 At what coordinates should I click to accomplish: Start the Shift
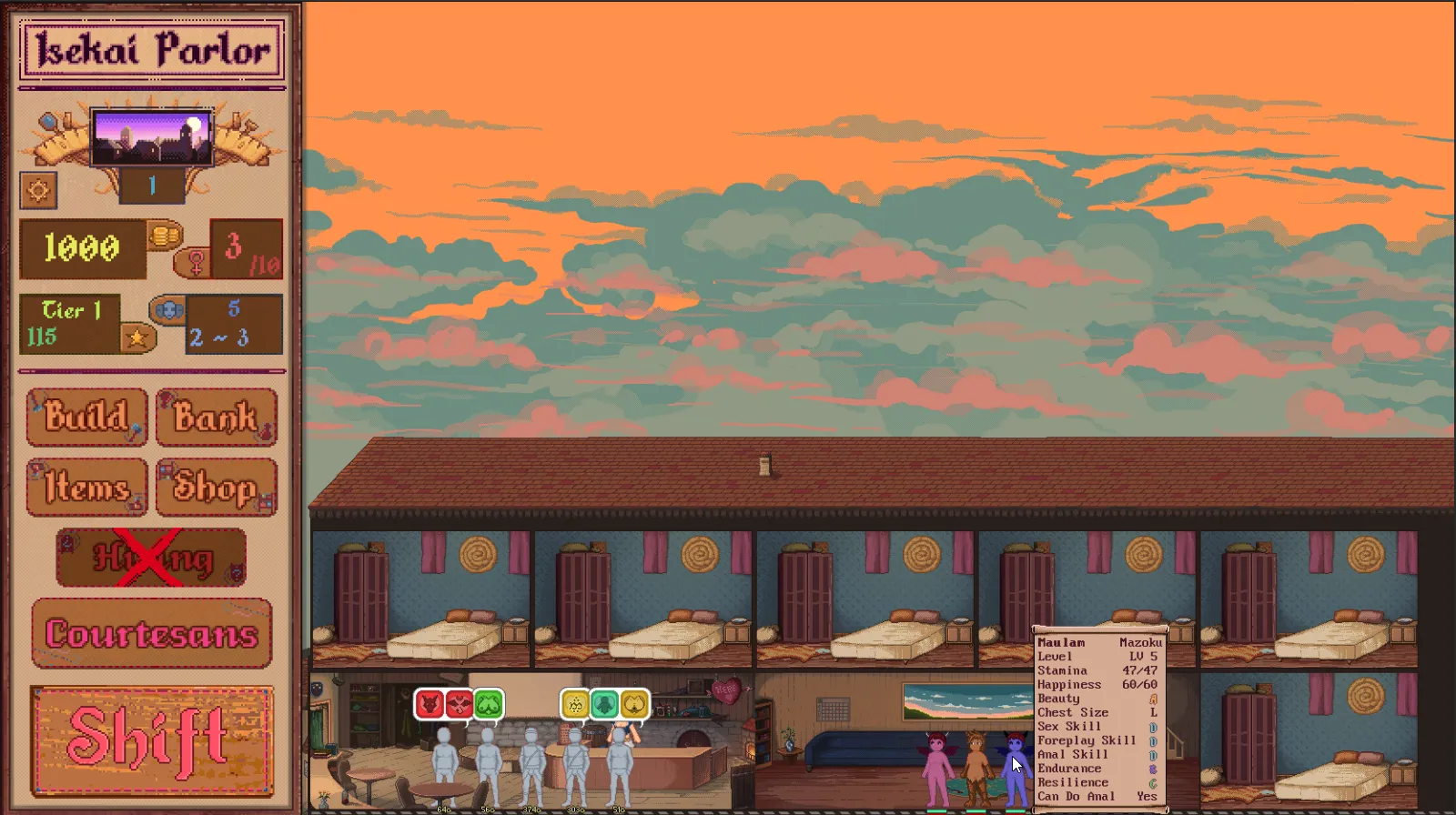151,740
